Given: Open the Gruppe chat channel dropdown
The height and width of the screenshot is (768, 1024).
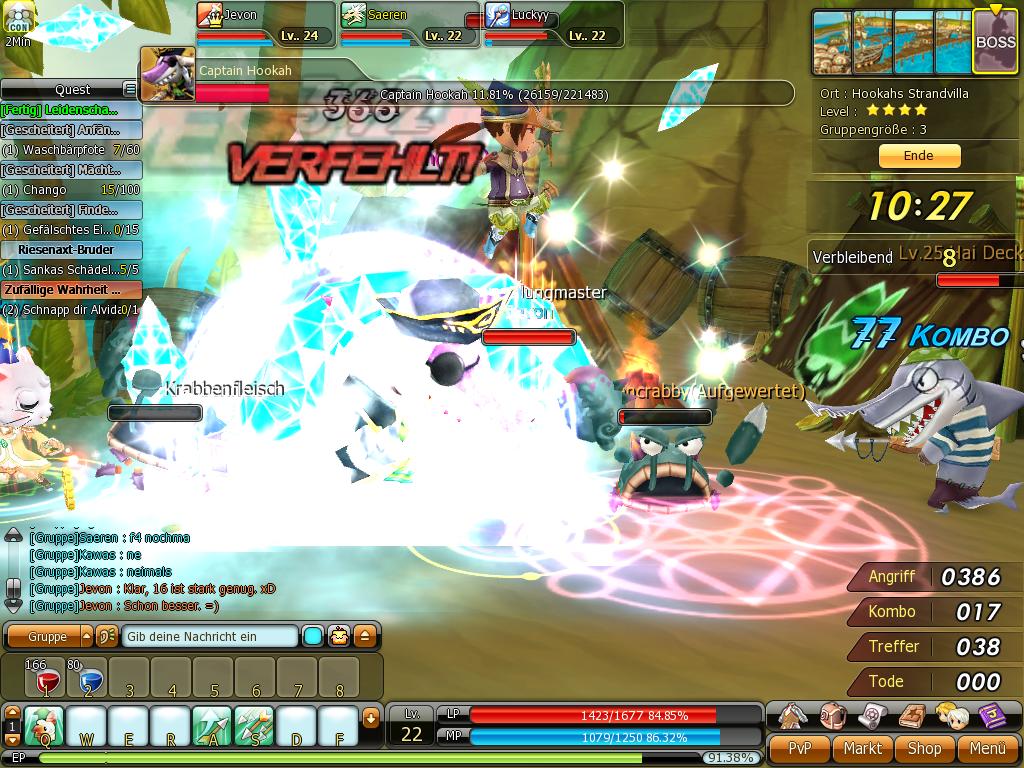Looking at the screenshot, I should (x=86, y=637).
